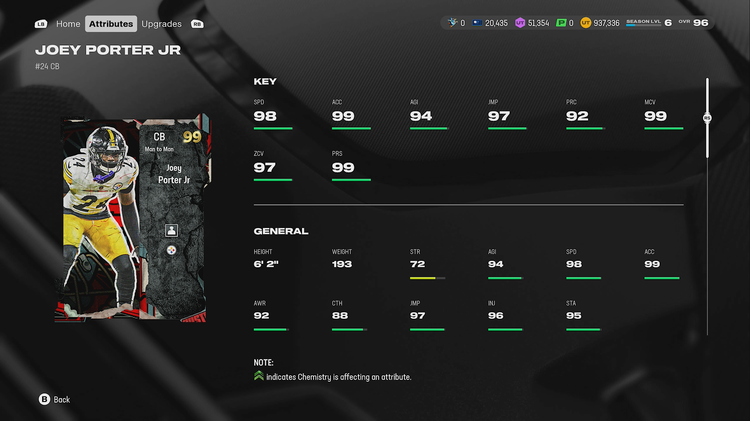Image resolution: width=750 pixels, height=421 pixels.
Task: Click the attributes list scrollbar handle
Action: tap(707, 117)
